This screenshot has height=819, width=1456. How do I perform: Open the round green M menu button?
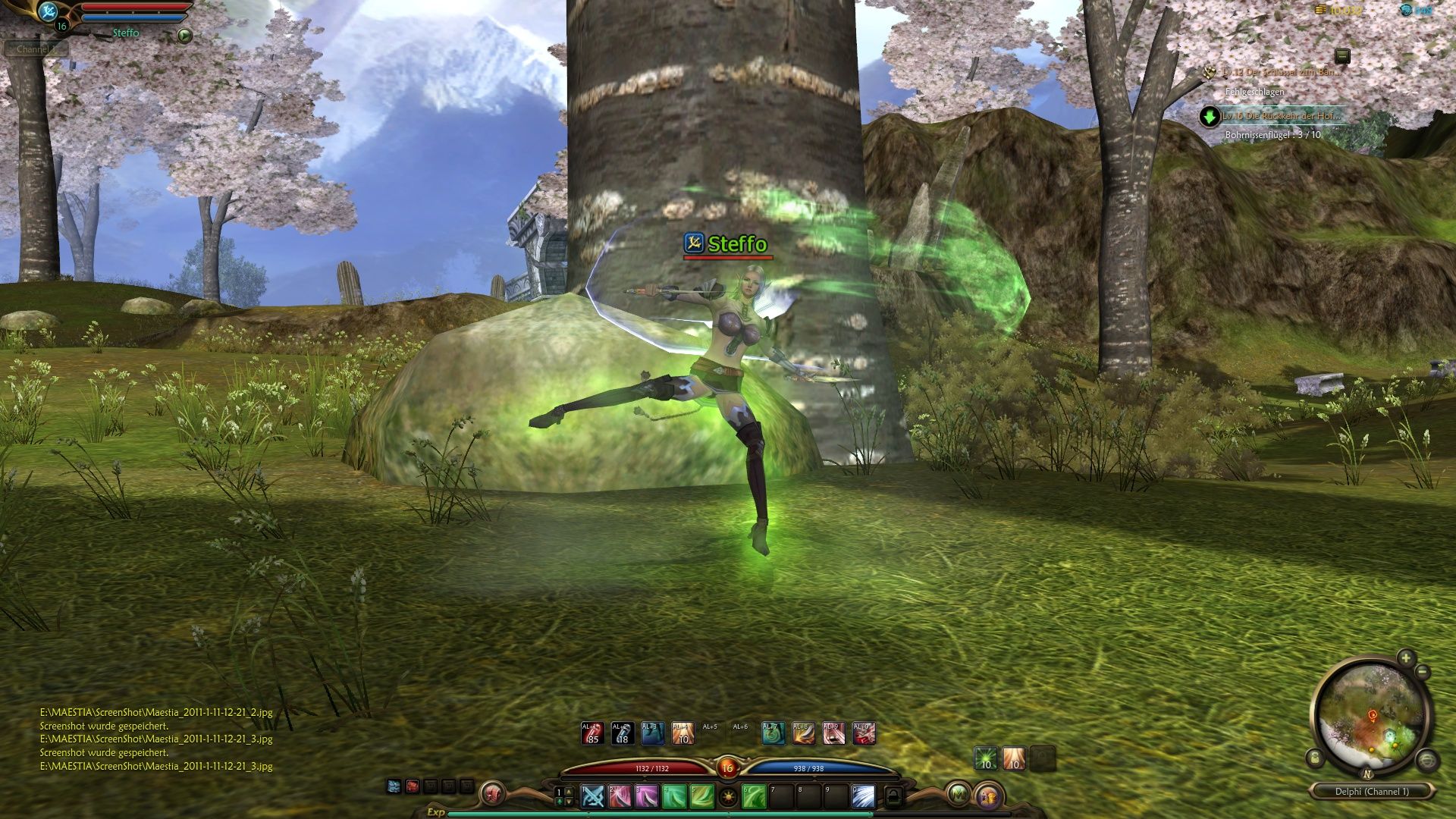[958, 794]
